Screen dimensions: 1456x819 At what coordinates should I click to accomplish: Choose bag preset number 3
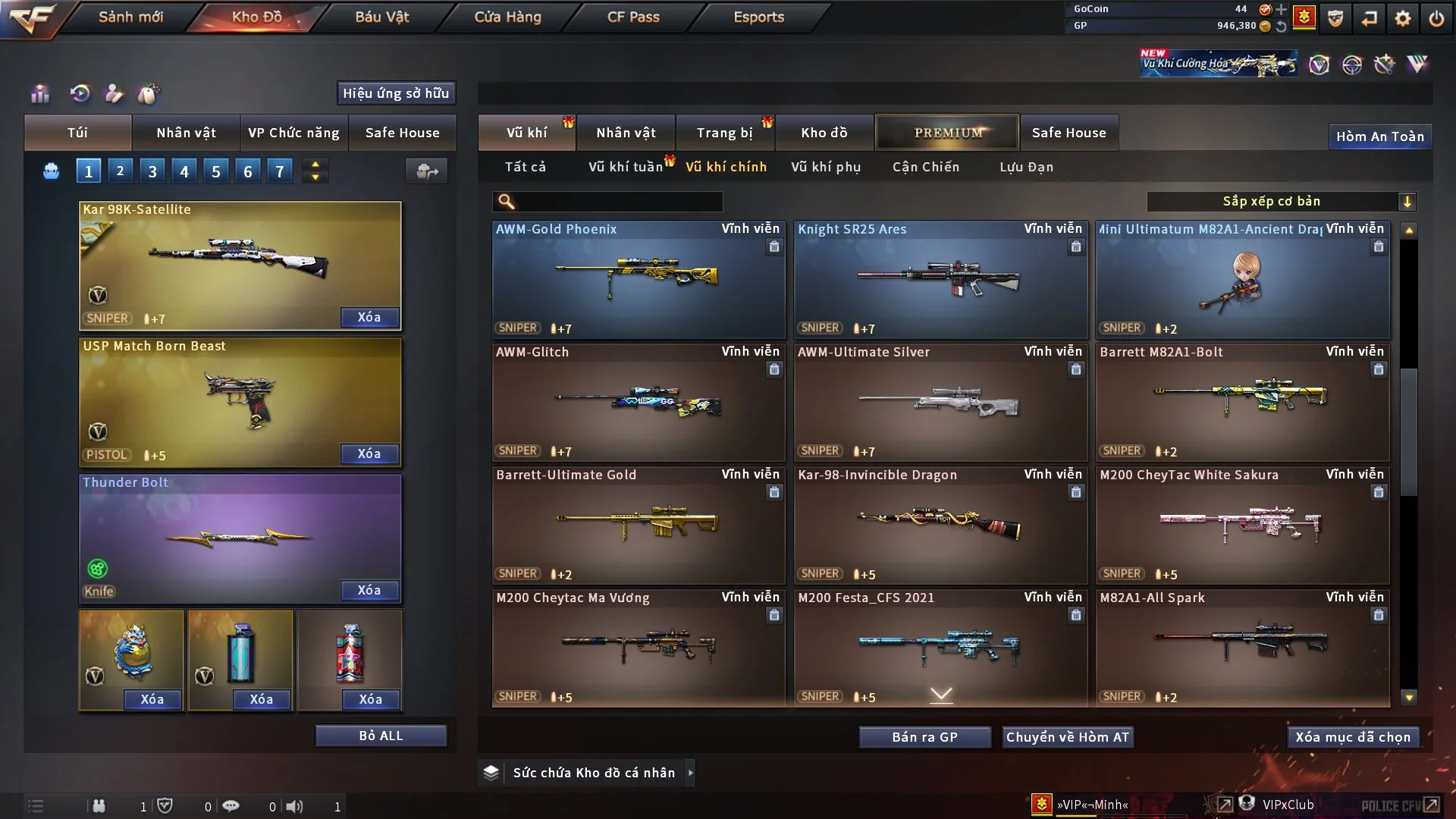tap(152, 171)
